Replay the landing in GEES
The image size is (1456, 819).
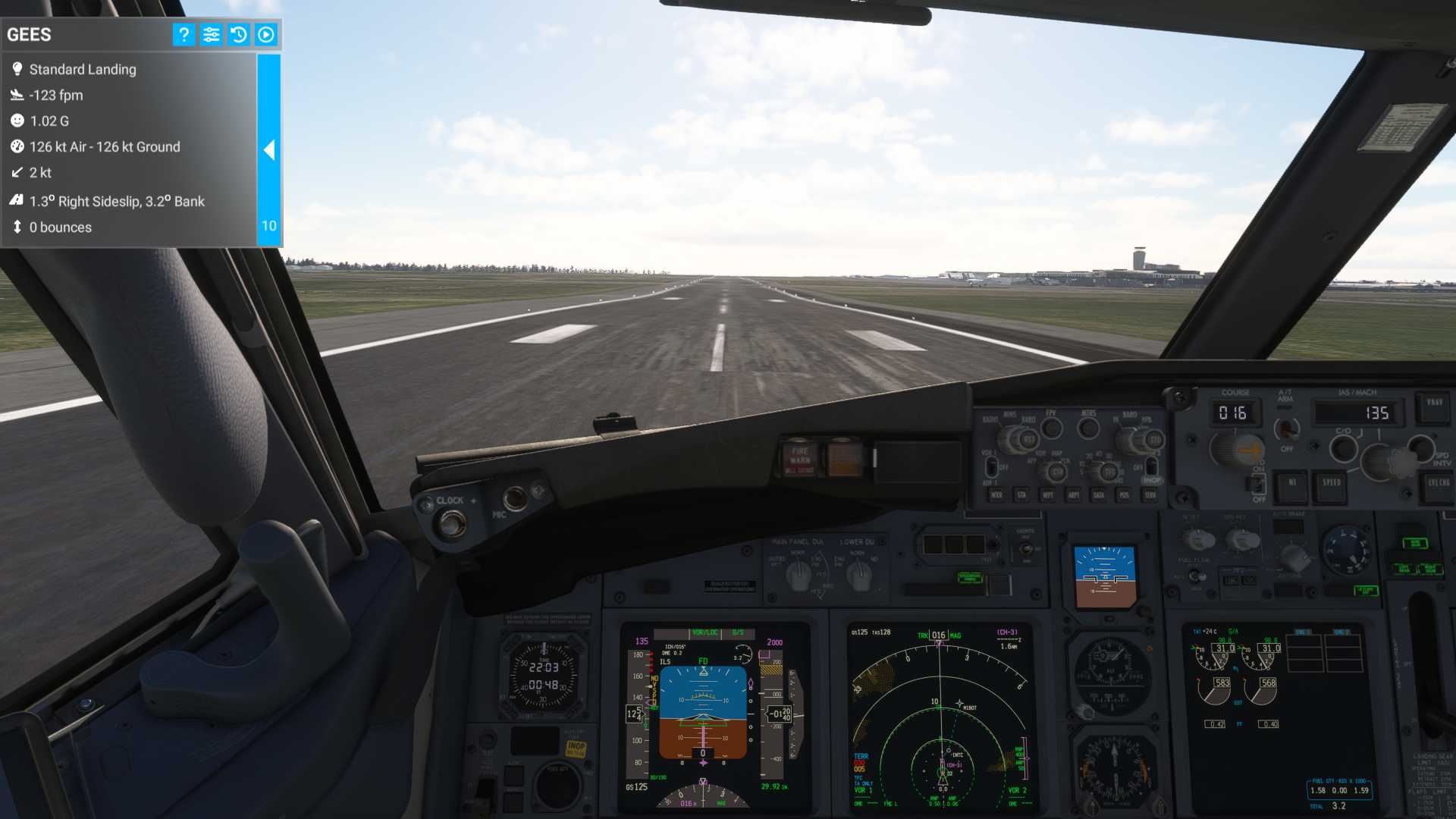point(265,34)
